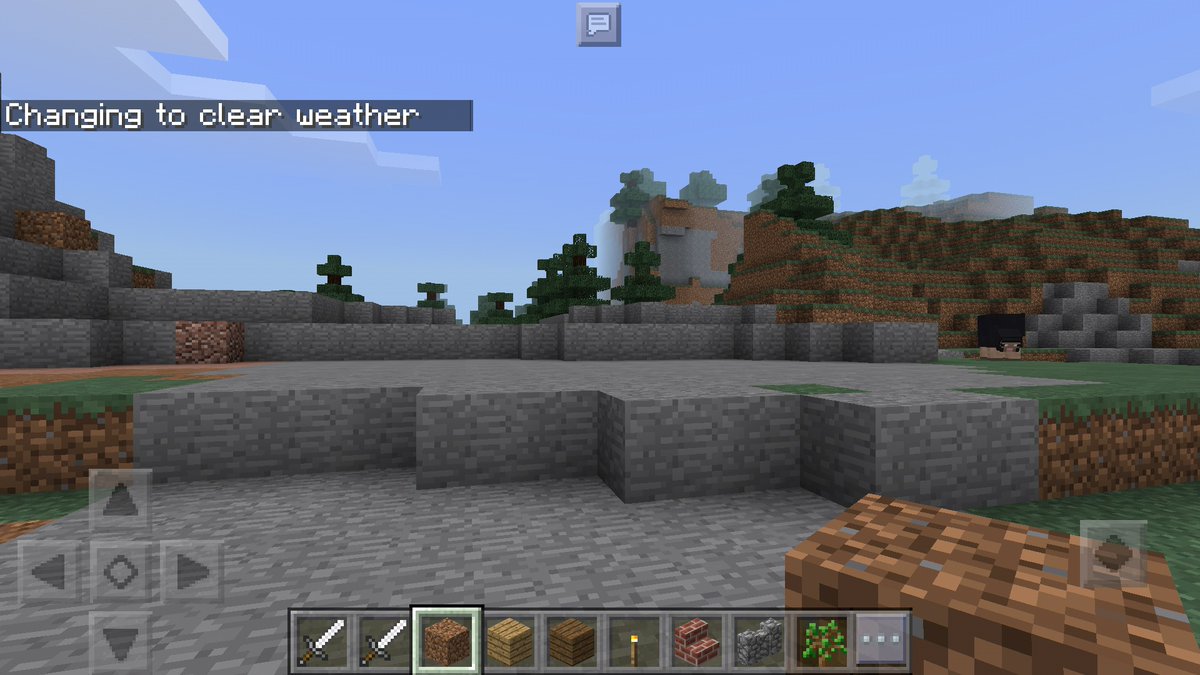1200x675 pixels.
Task: Select the lighter oak planks slot
Action: (509, 641)
